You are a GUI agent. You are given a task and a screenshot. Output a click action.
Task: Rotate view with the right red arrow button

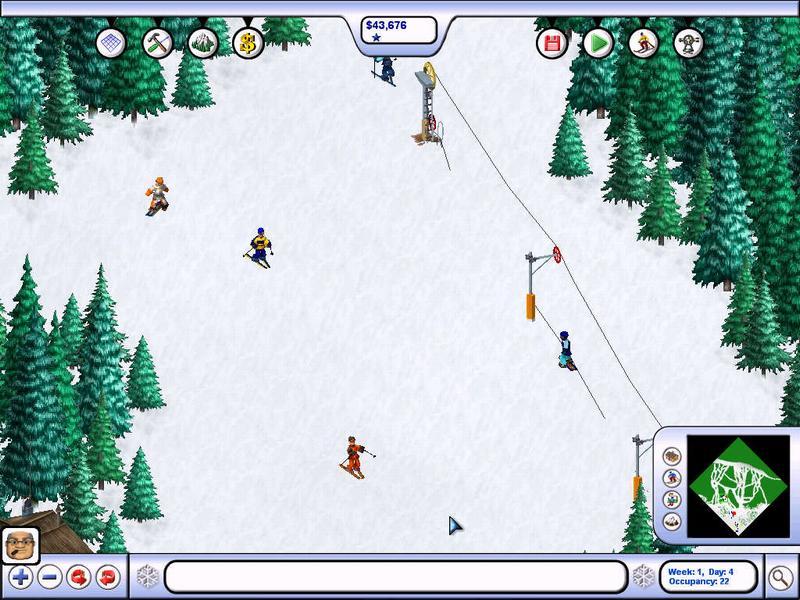click(x=106, y=577)
